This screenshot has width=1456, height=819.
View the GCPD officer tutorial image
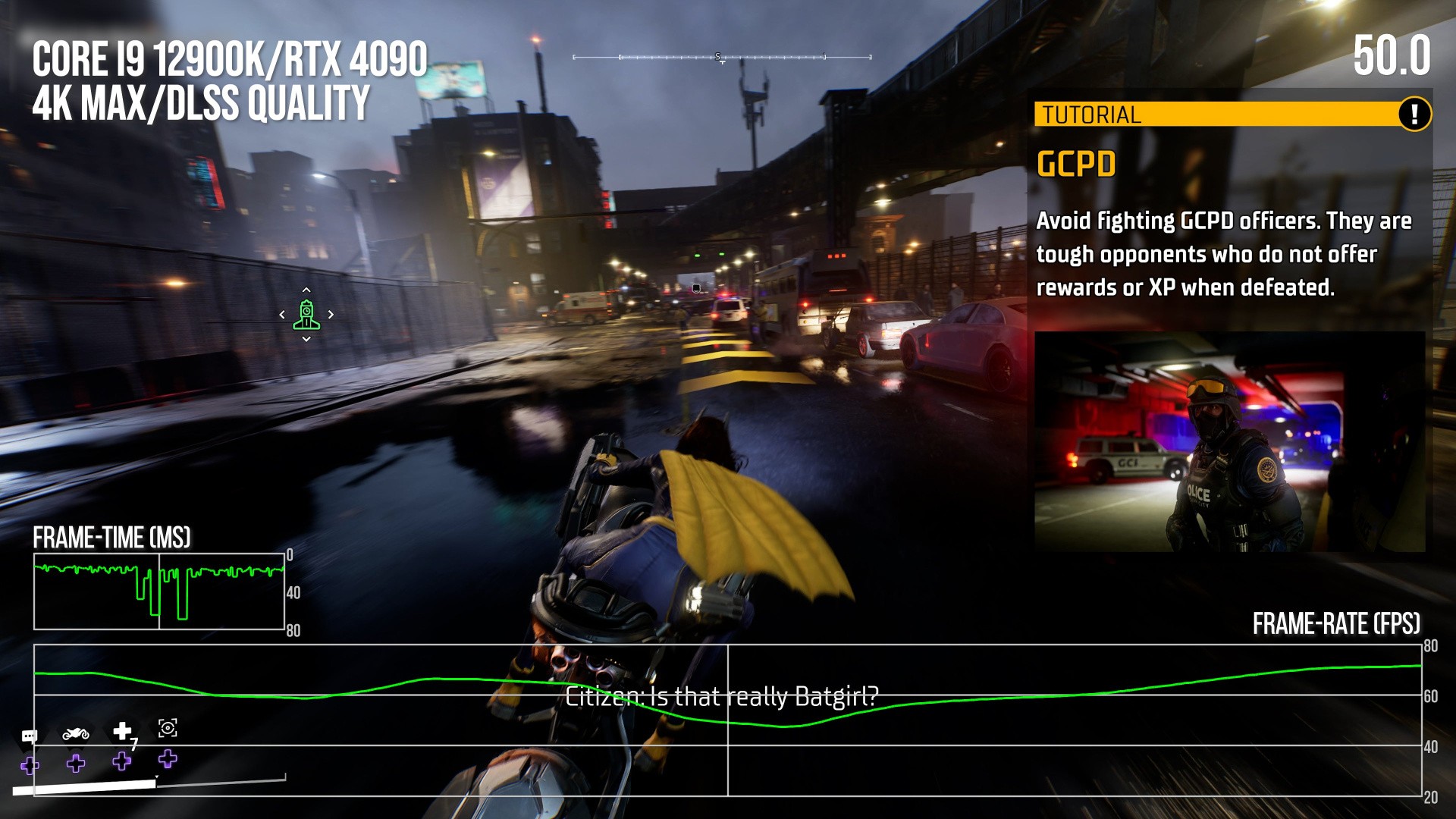coord(1229,441)
